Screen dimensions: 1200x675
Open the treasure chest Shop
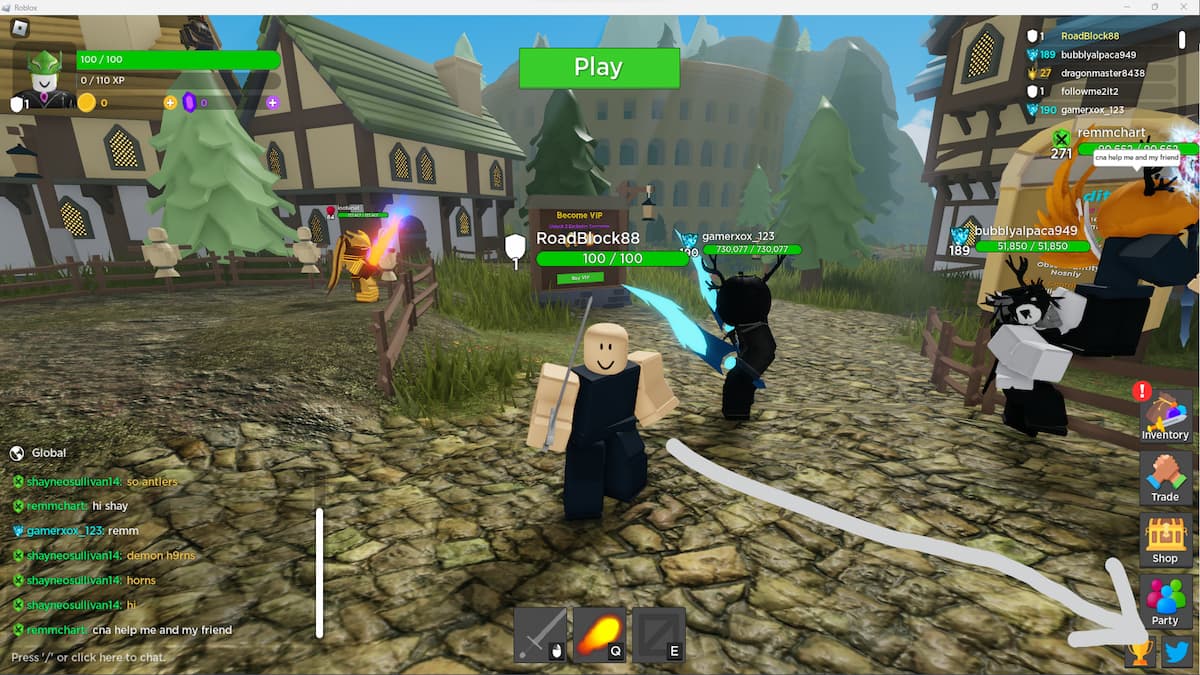click(1165, 541)
